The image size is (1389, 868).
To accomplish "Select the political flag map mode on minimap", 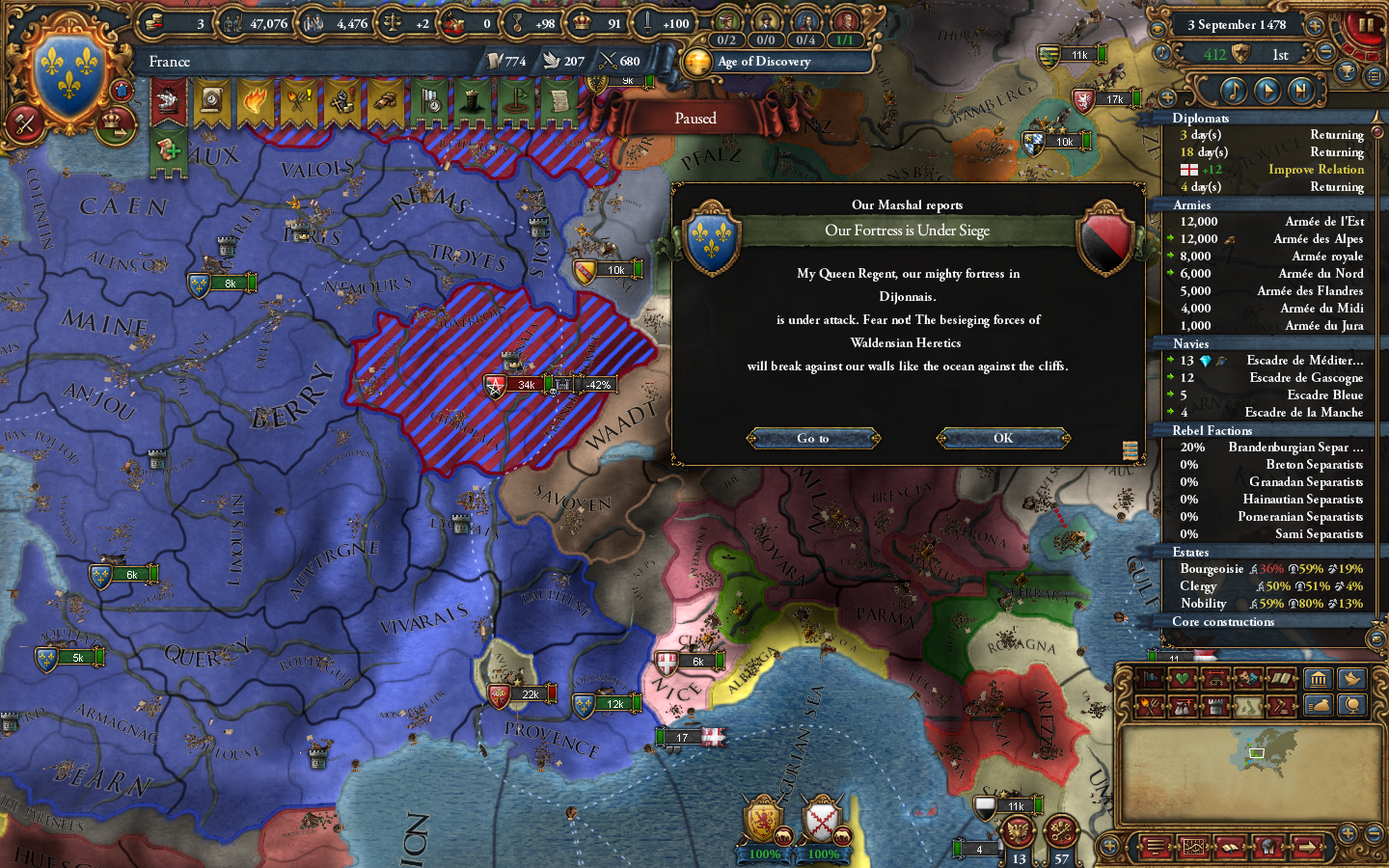I will pyautogui.click(x=1149, y=678).
